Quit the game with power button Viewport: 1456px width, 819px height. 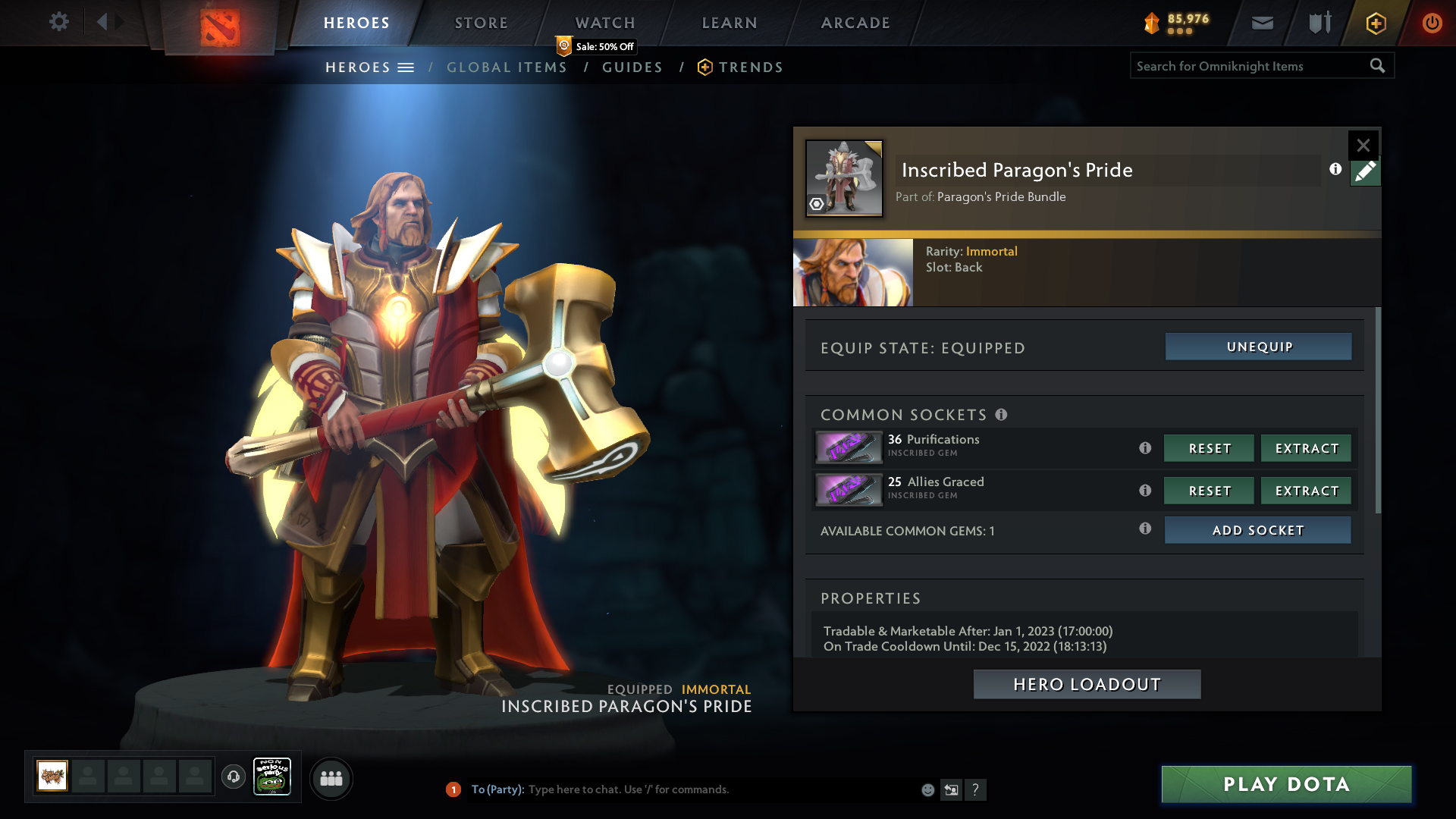pos(1432,23)
